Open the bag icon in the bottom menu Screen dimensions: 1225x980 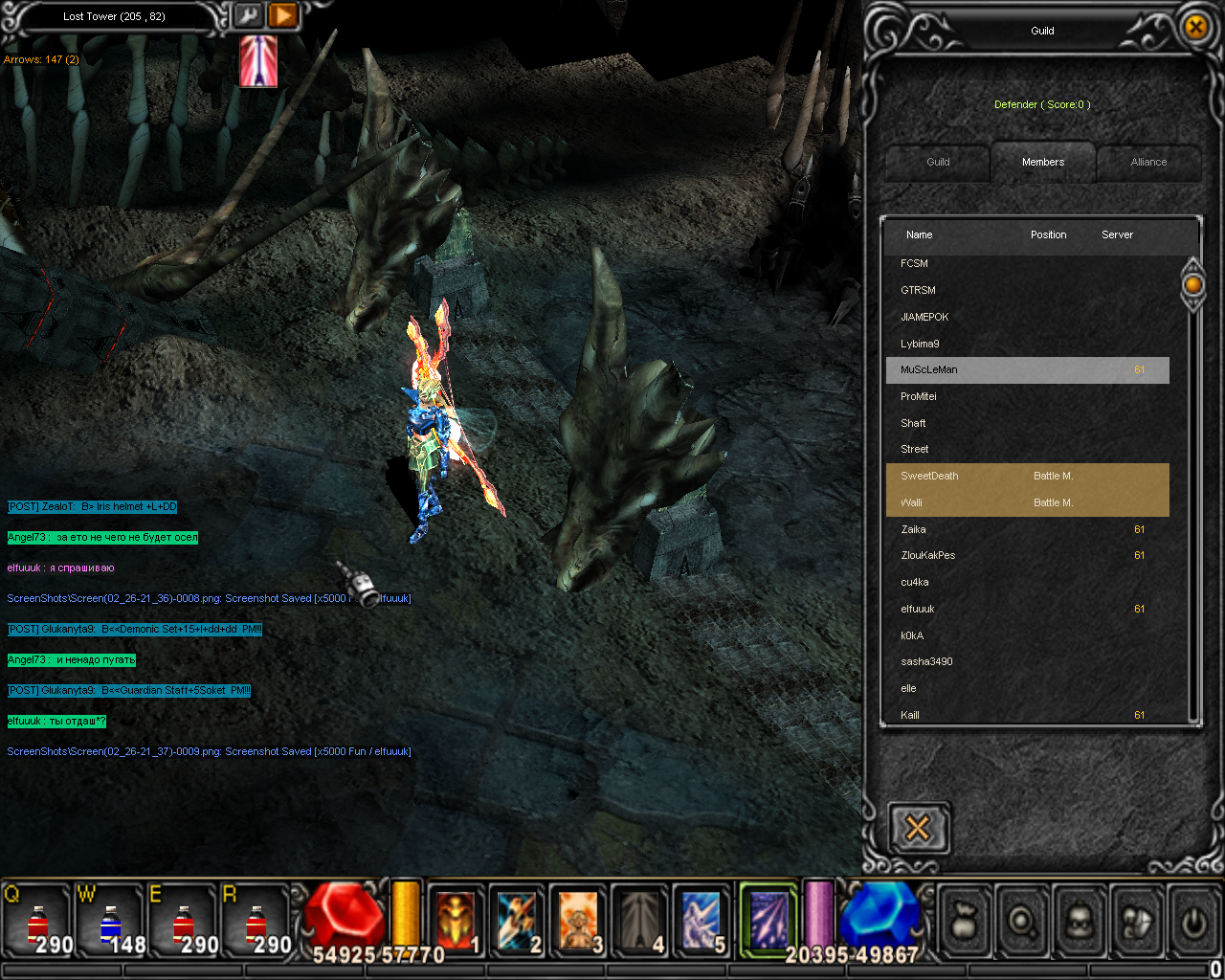(966, 922)
